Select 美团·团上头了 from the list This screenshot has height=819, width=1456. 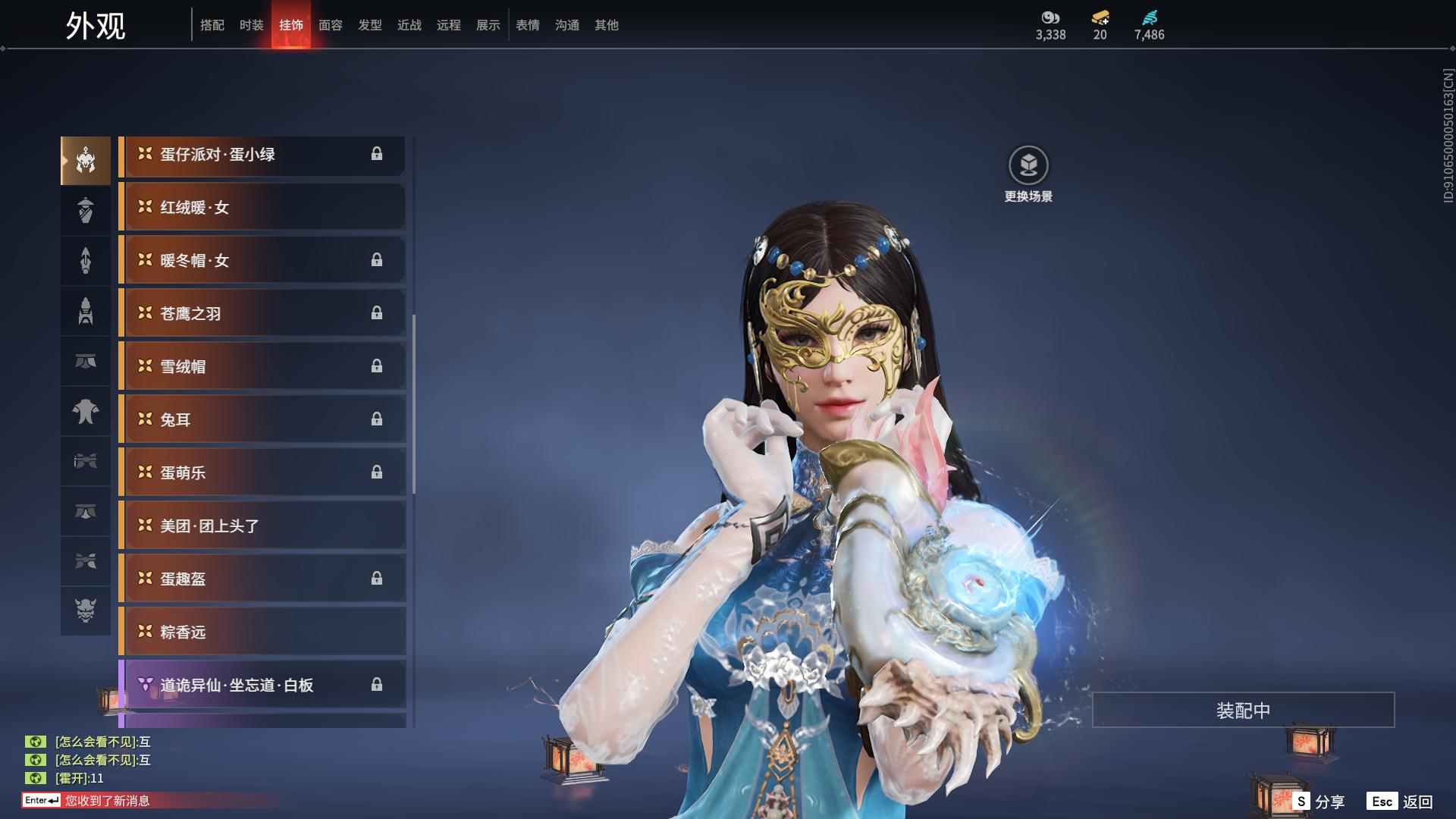pyautogui.click(x=262, y=526)
